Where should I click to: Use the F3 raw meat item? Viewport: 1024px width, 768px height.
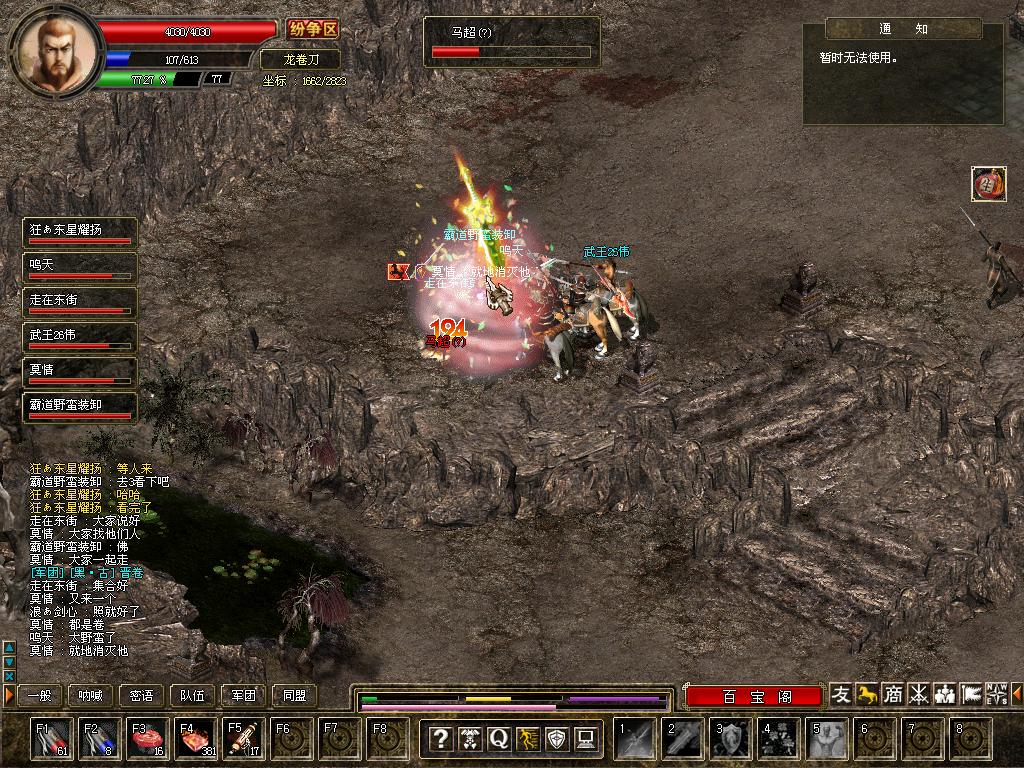(x=147, y=739)
